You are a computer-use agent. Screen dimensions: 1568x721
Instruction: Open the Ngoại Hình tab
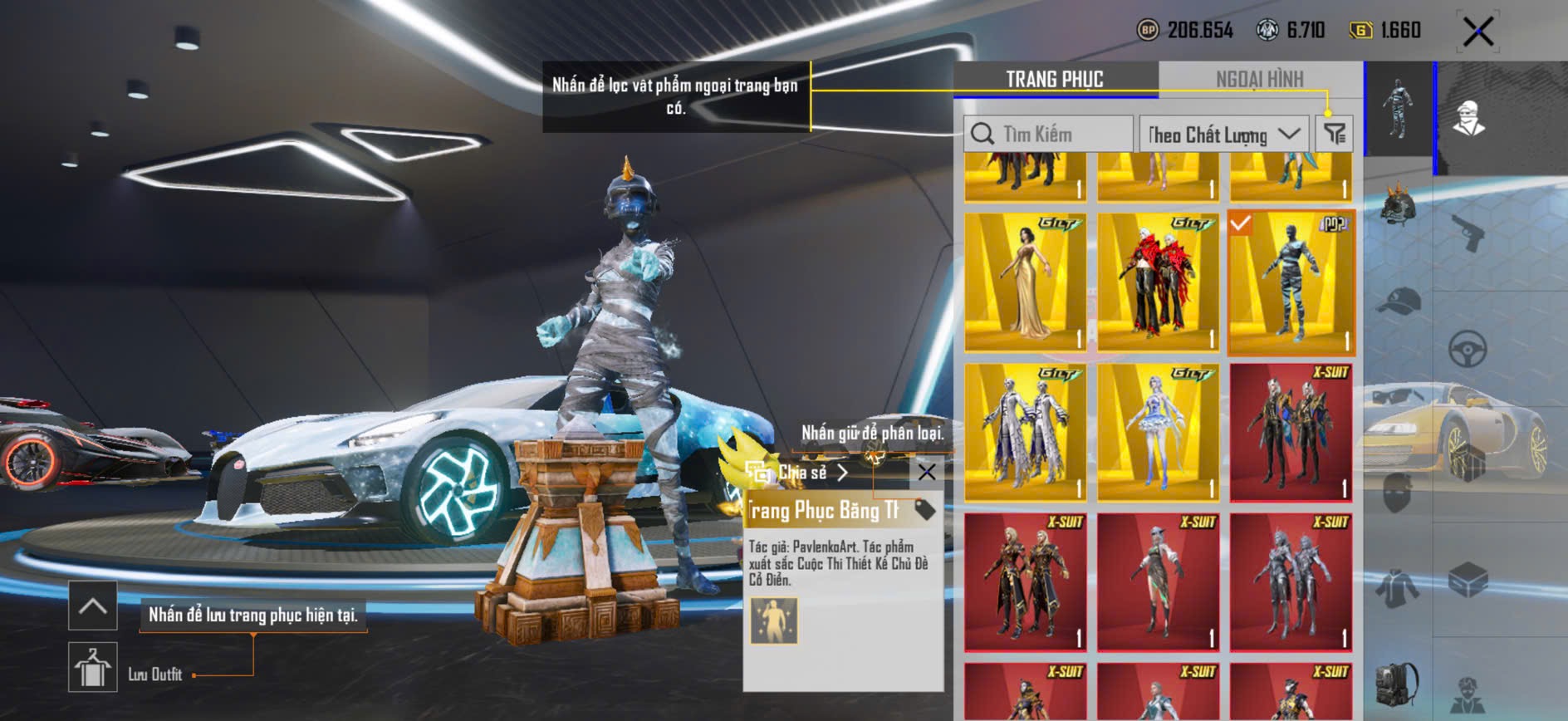(1259, 79)
